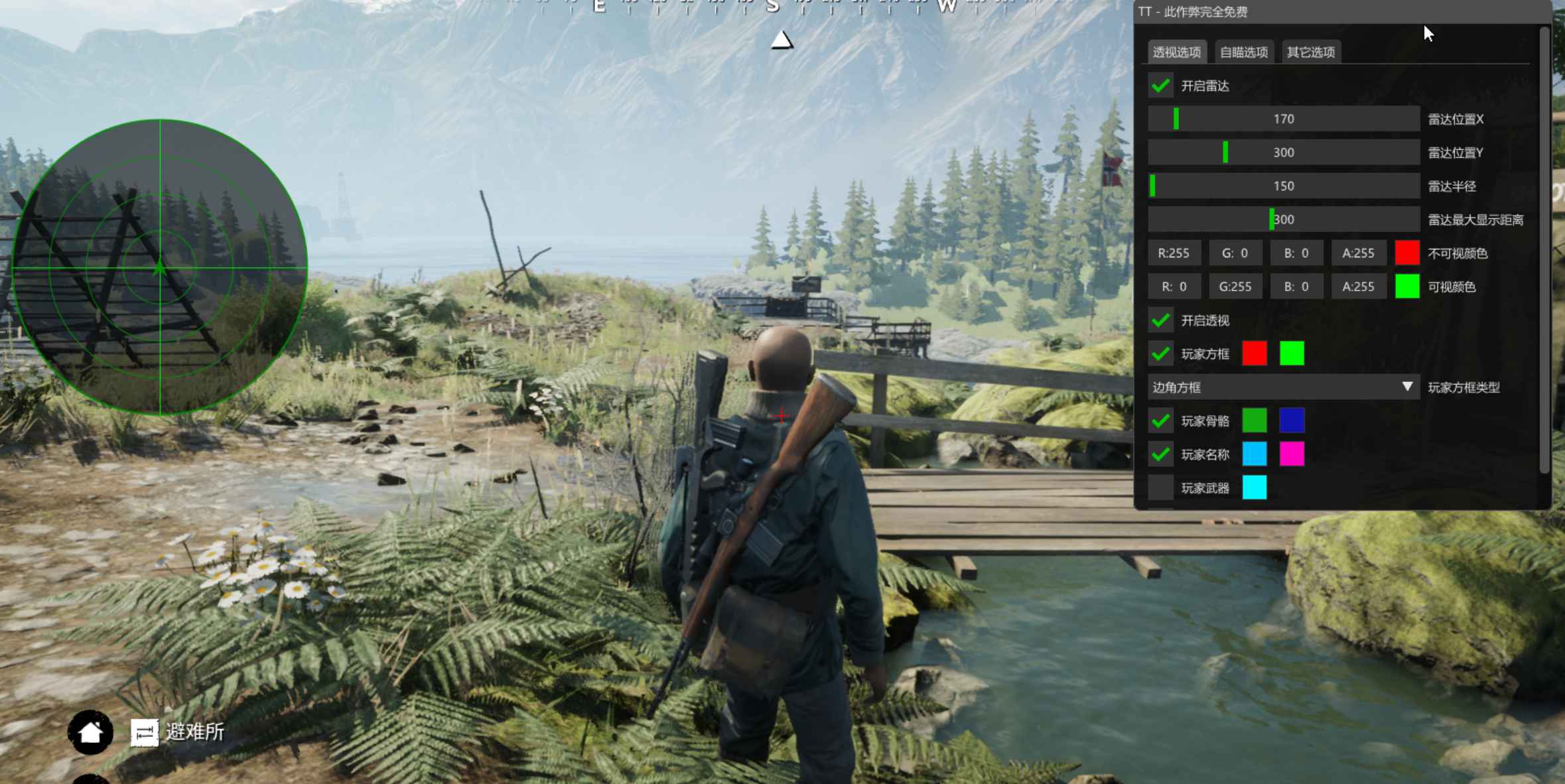Switch to the 自瞄选项 tab
The image size is (1565, 784).
1243,51
